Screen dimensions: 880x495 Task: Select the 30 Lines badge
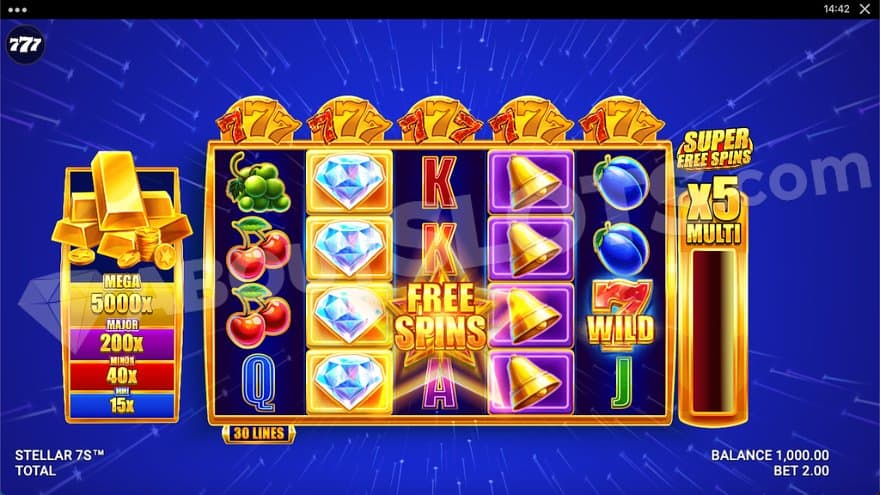258,433
